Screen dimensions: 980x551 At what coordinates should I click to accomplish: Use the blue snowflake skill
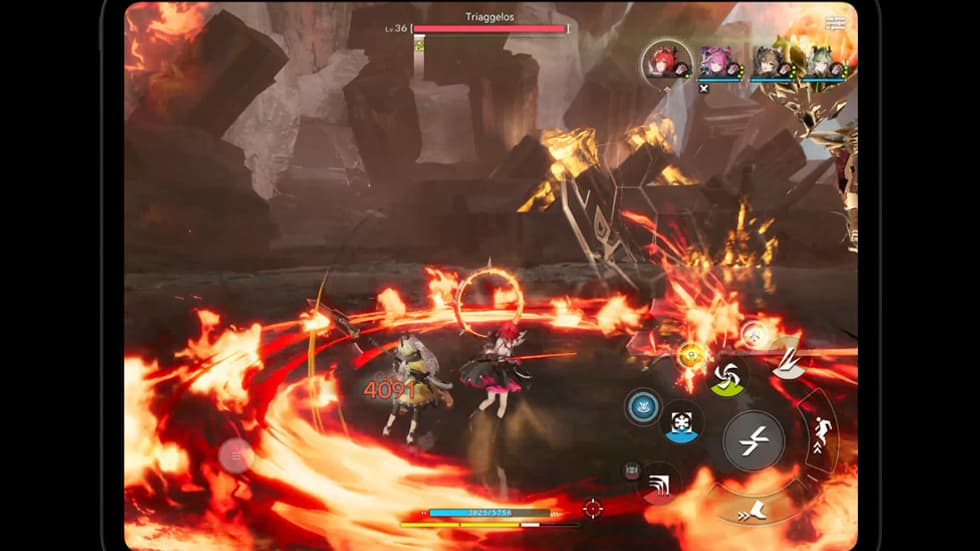click(683, 421)
